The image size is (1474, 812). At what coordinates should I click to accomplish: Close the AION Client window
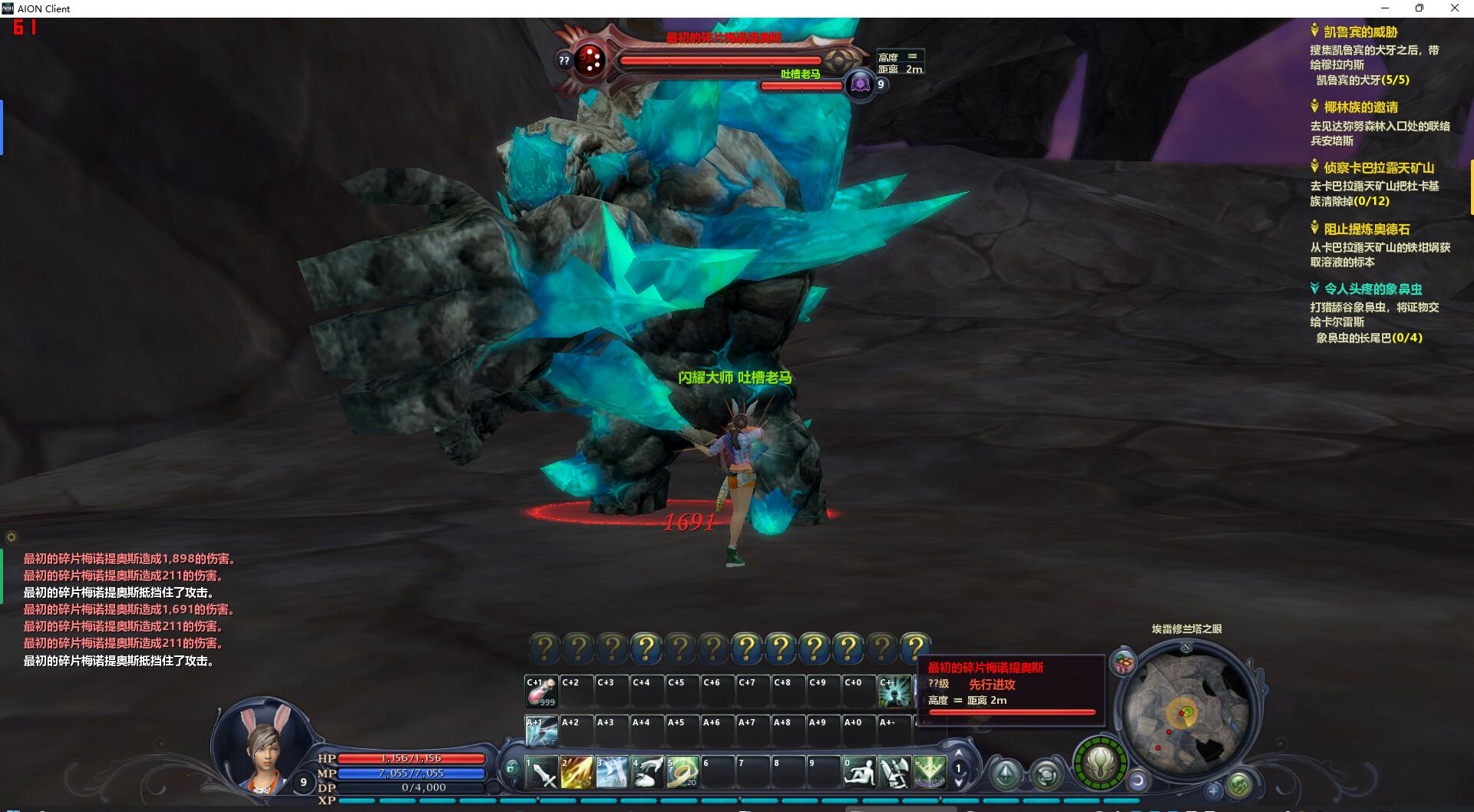coord(1454,8)
